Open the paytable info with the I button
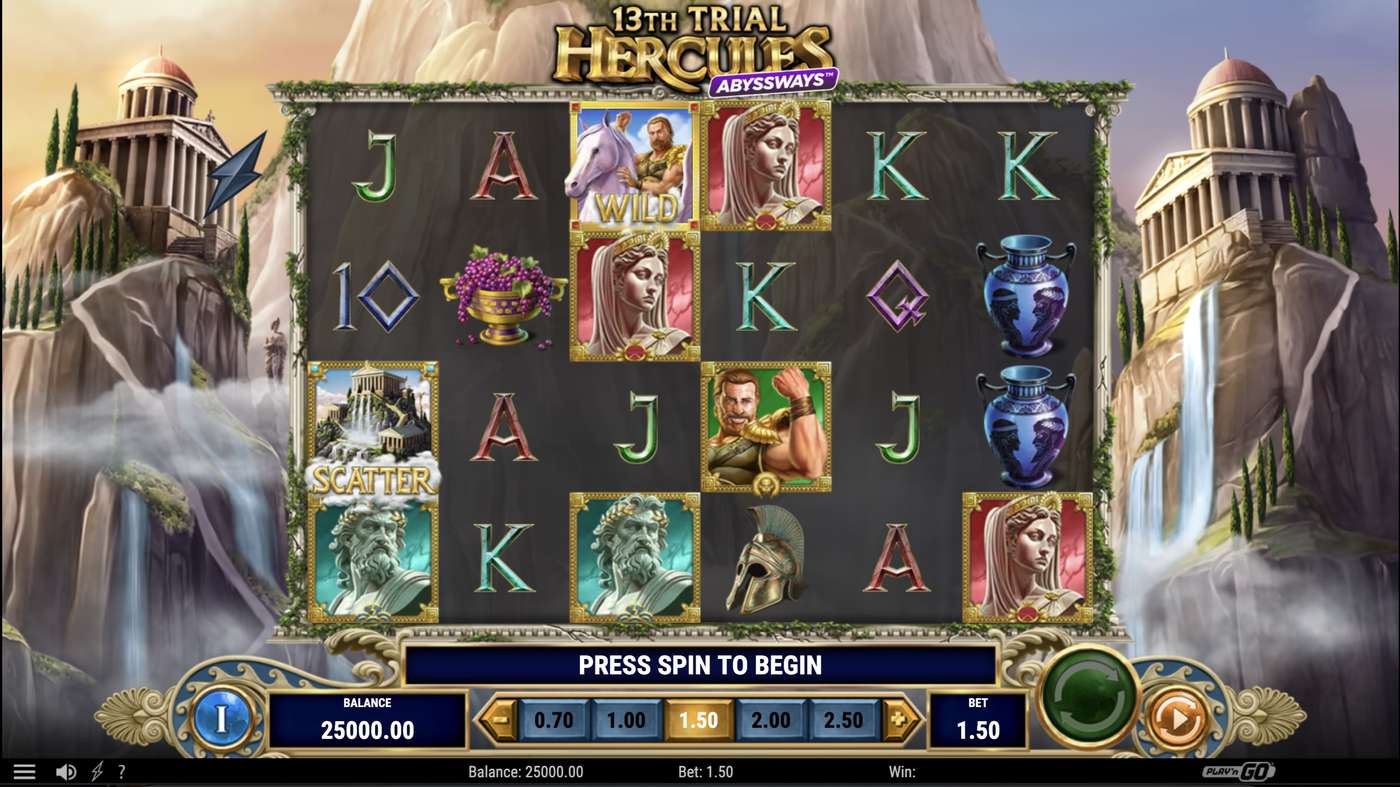The width and height of the screenshot is (1400, 787). click(x=222, y=719)
